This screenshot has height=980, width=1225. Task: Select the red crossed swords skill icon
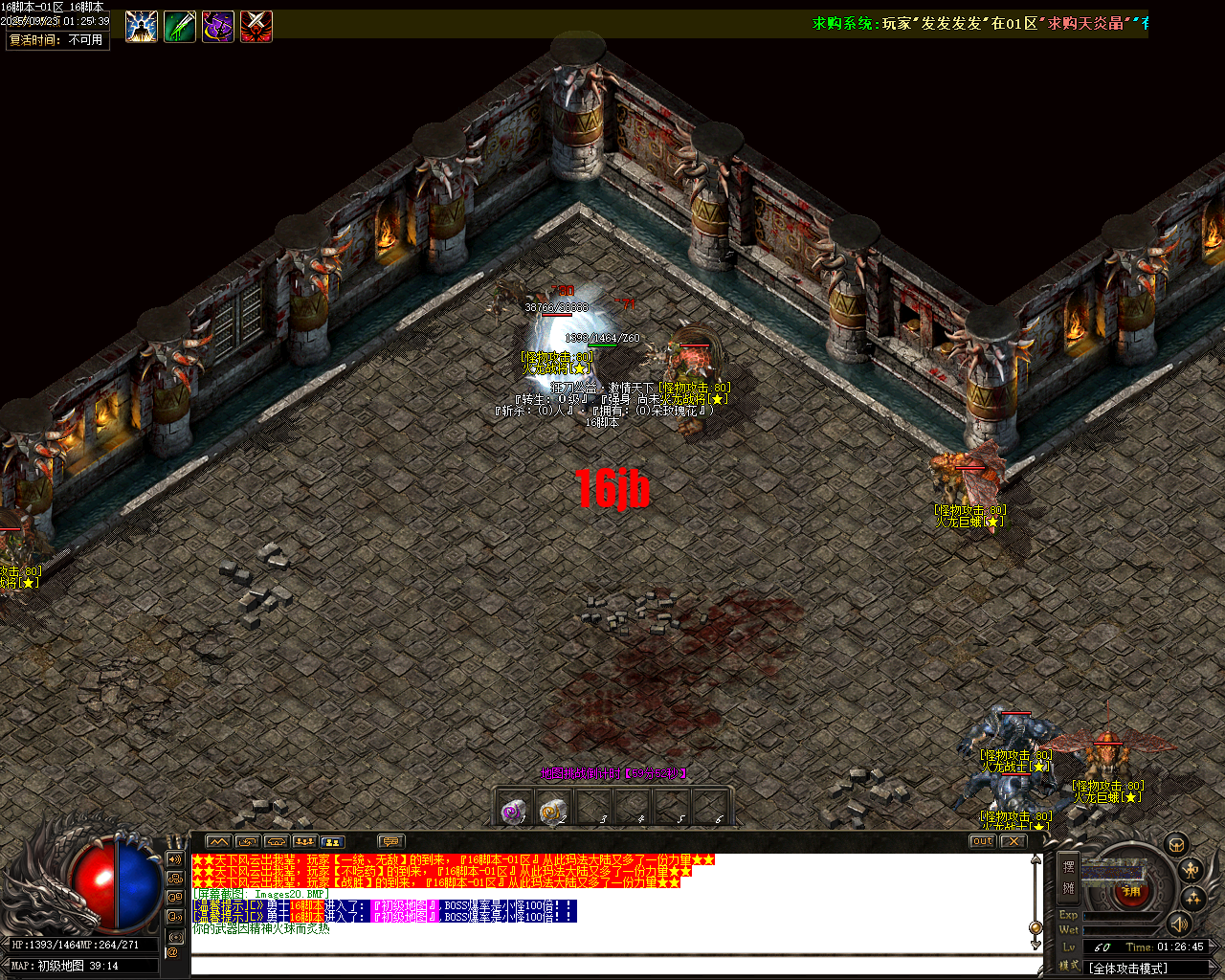coord(256,24)
